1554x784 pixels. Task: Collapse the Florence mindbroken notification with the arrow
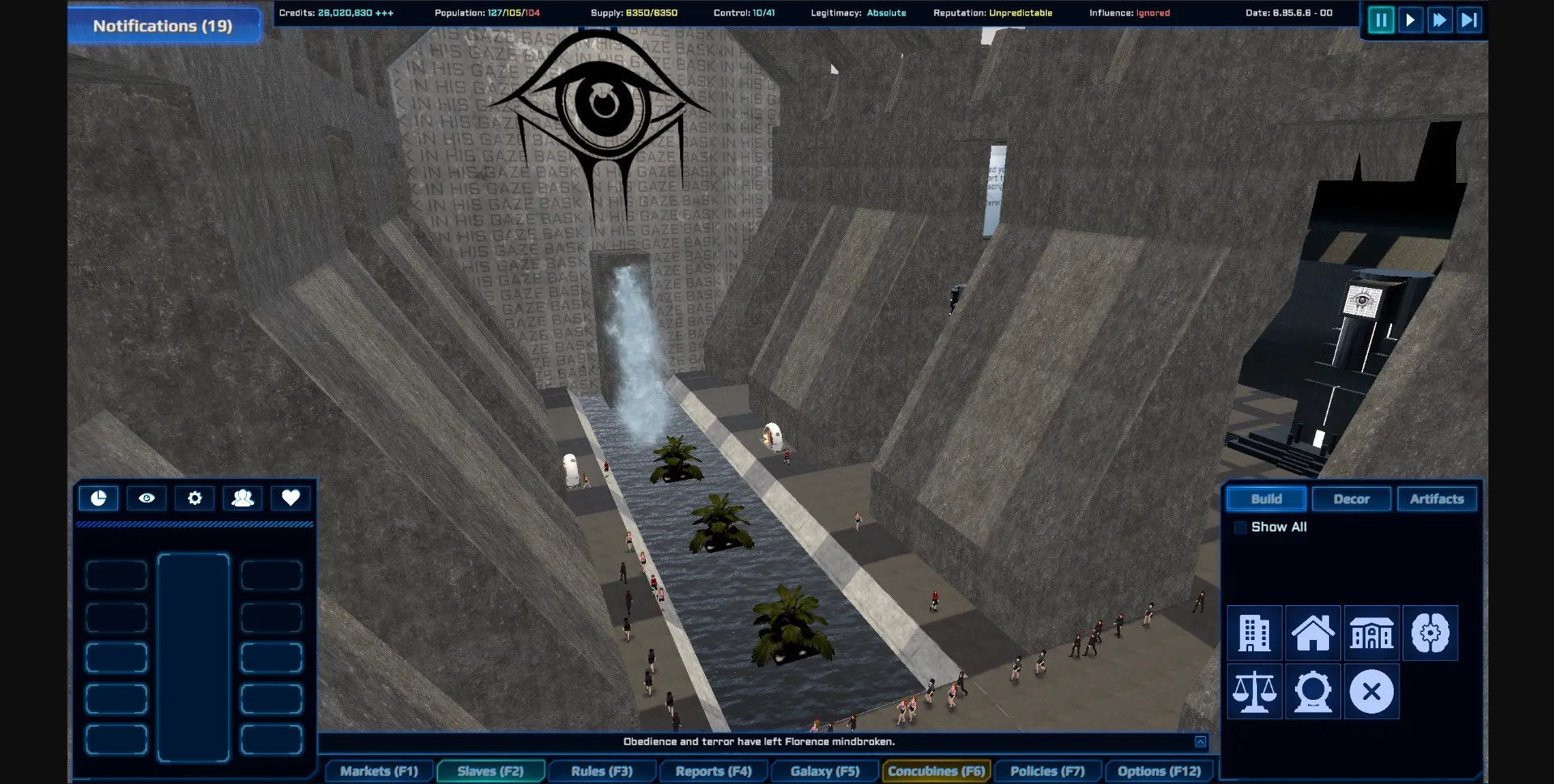click(x=1200, y=741)
